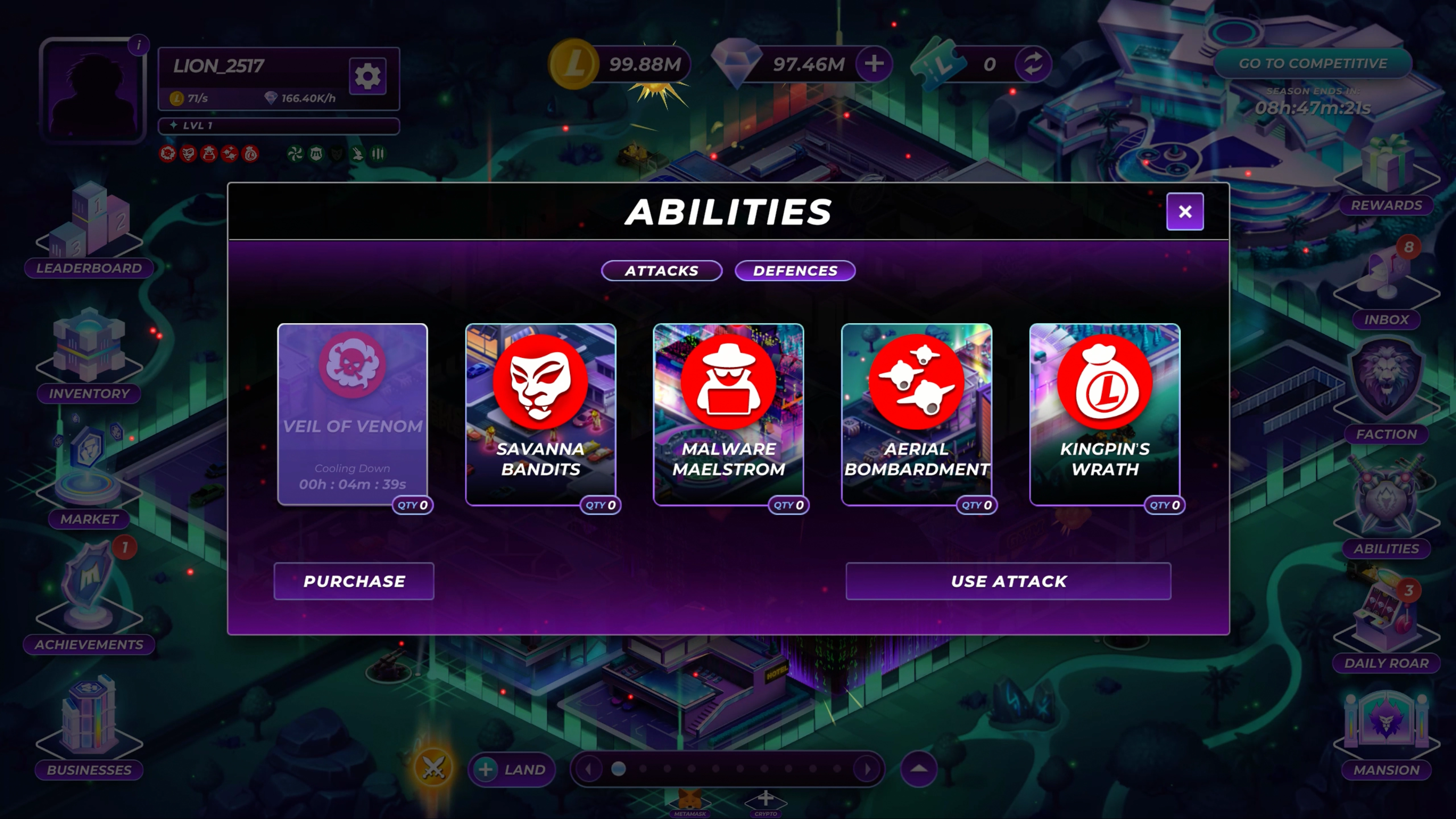
Task: Open the Daily Roar slot machine
Action: click(x=1386, y=627)
